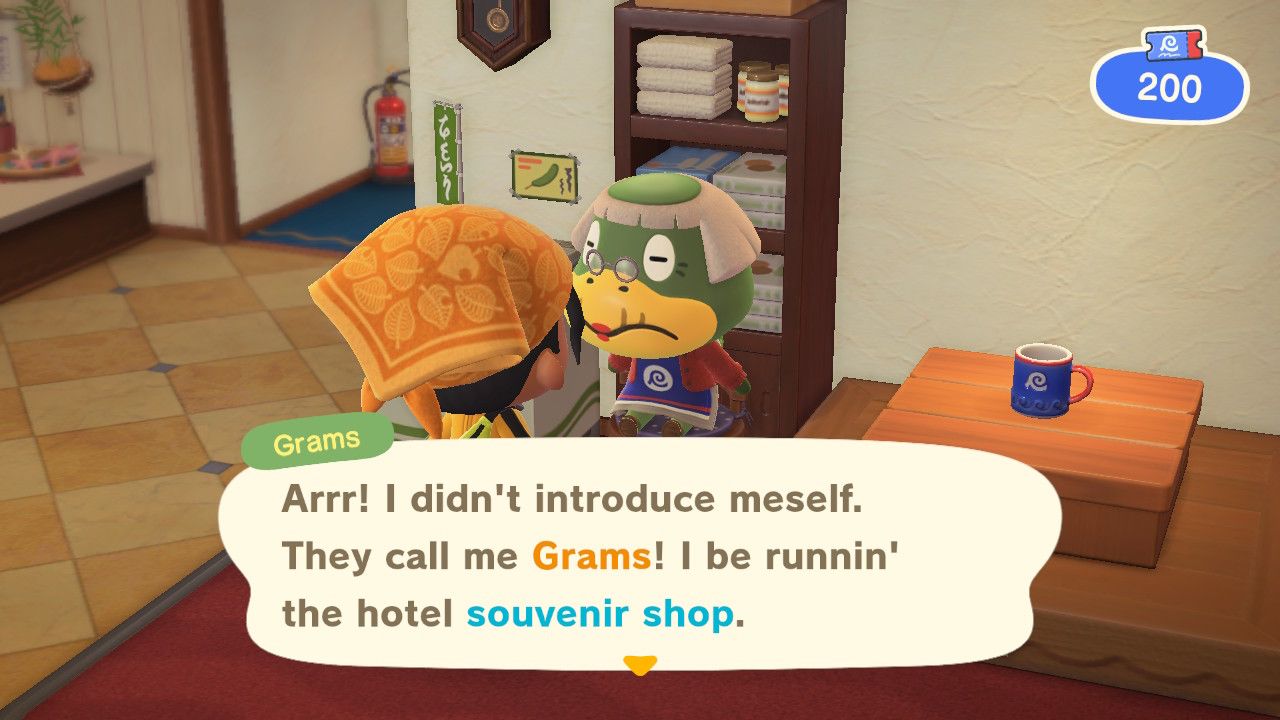Click the green pepper picture frame
Image resolution: width=1280 pixels, height=720 pixels.
545,173
